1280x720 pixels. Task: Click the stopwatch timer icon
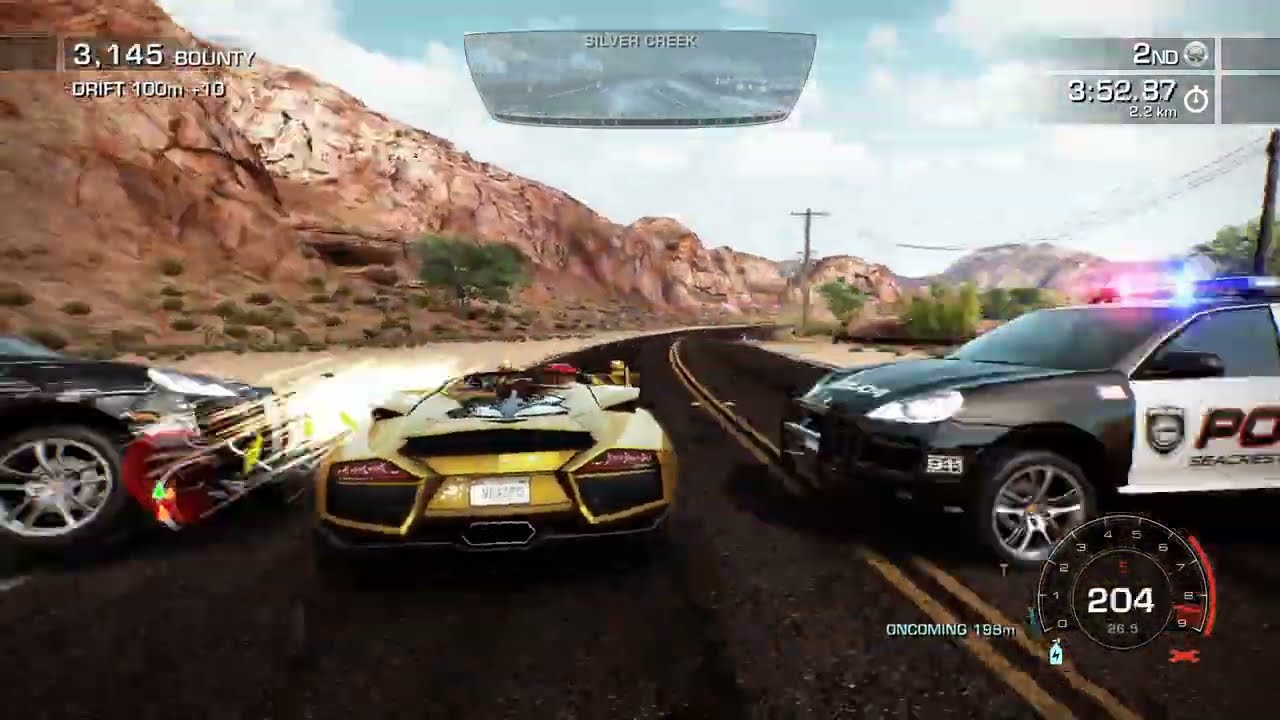pos(1196,98)
